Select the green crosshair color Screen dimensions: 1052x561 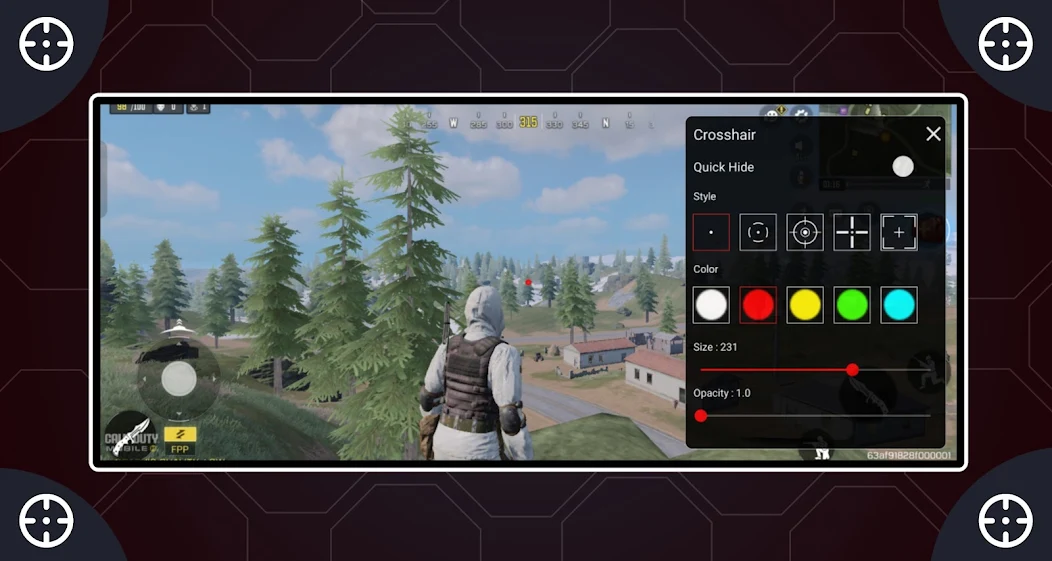(852, 305)
